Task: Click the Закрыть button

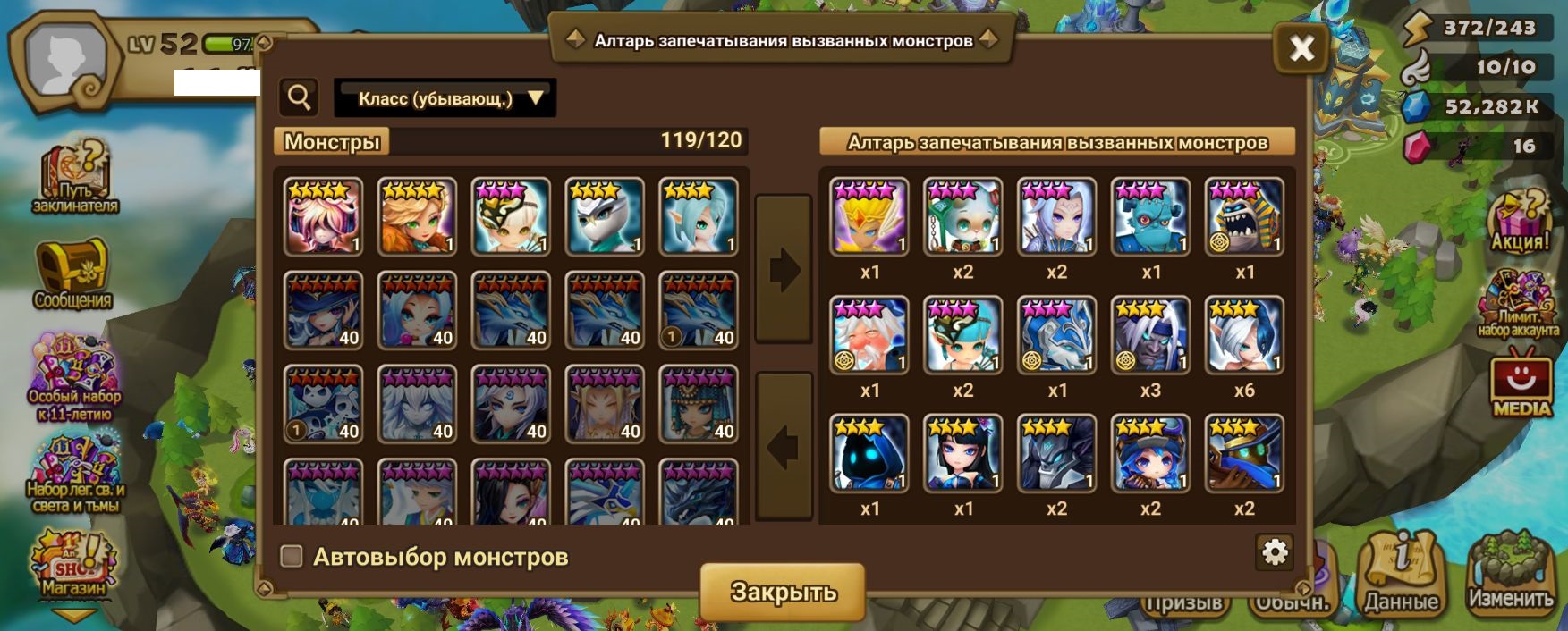Action: 783,592
